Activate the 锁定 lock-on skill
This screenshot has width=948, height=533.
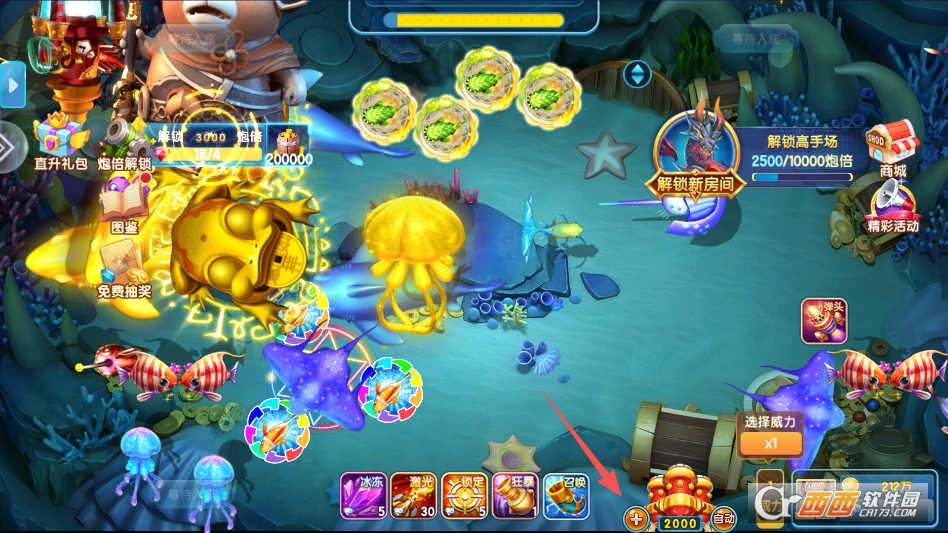click(464, 494)
